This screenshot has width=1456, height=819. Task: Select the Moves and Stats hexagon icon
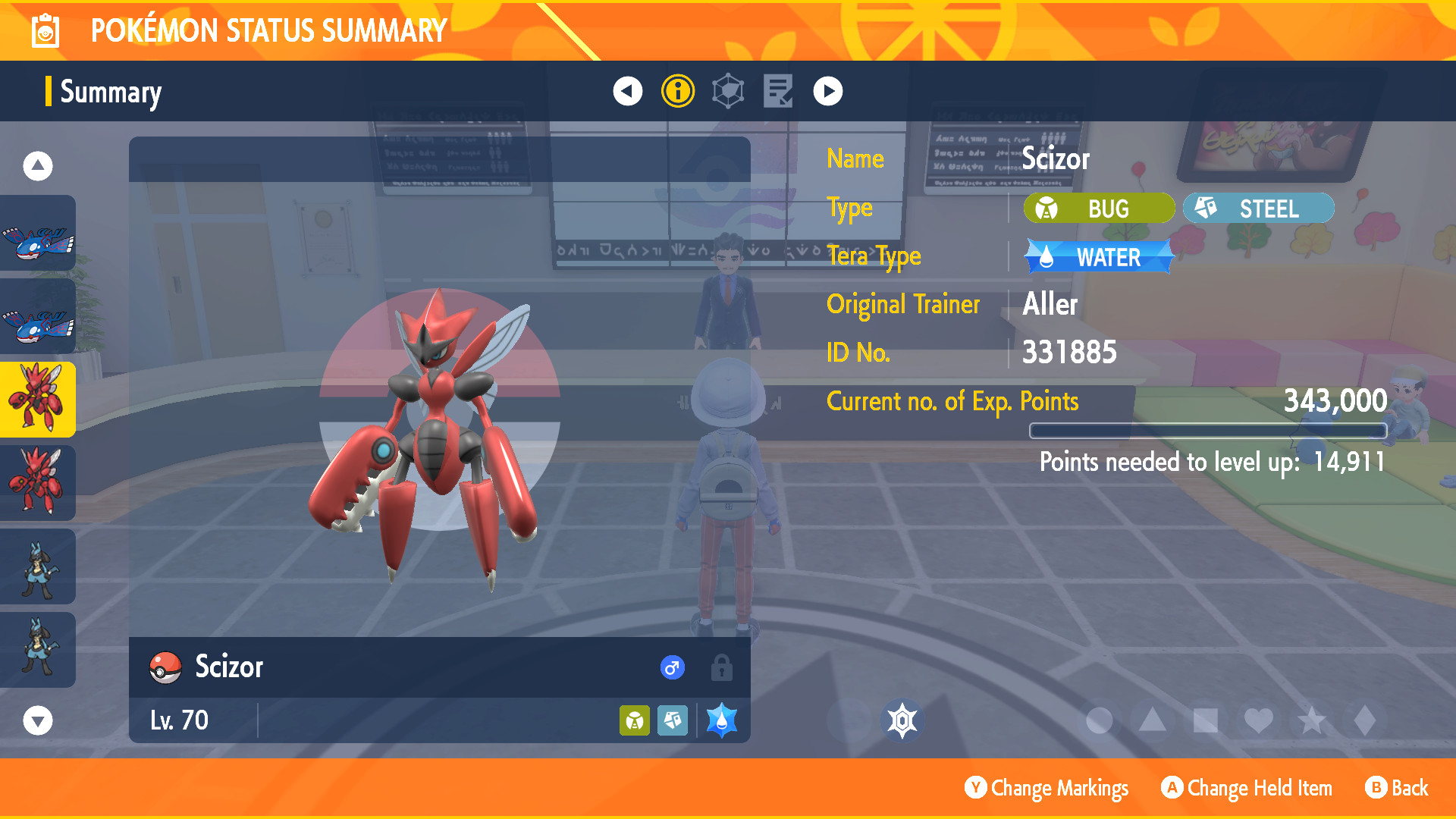click(x=726, y=90)
